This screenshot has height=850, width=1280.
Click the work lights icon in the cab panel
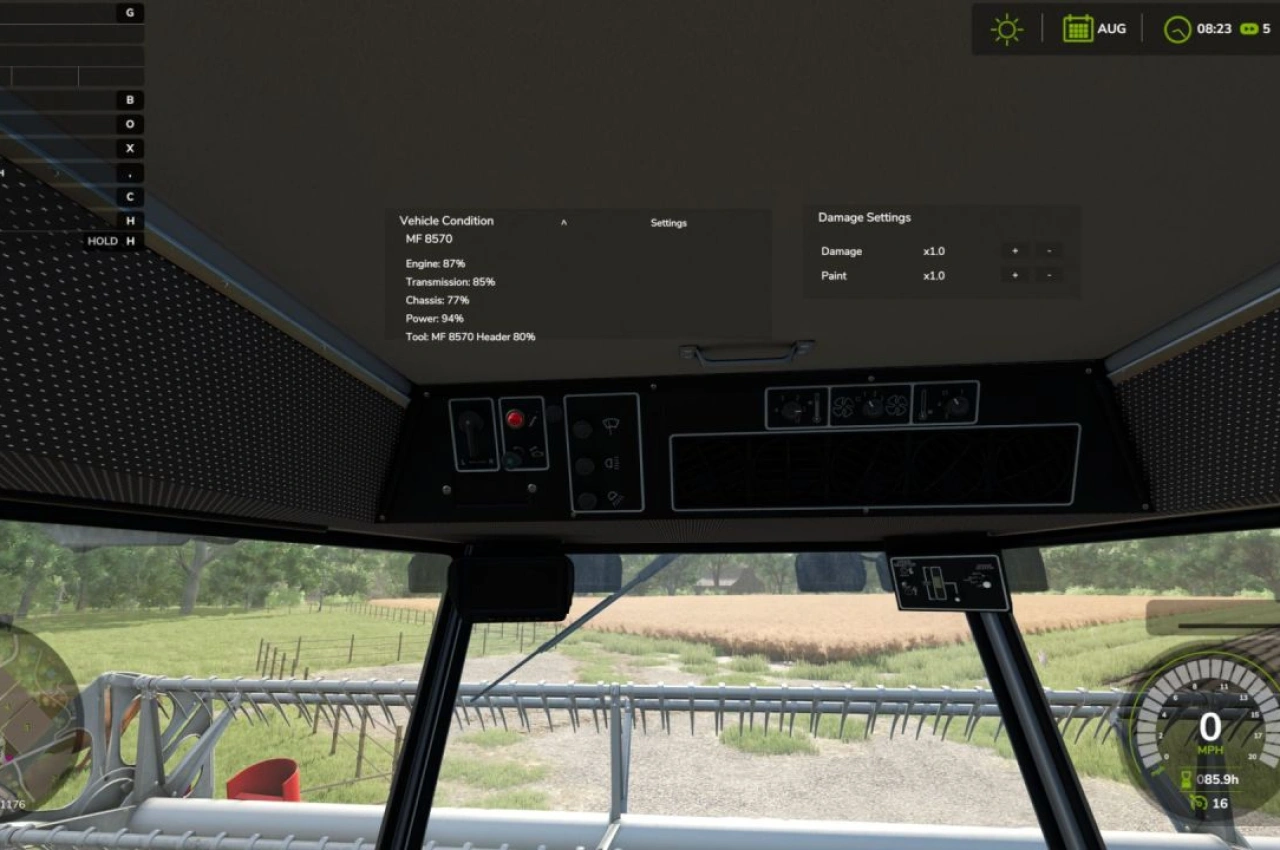coord(614,498)
